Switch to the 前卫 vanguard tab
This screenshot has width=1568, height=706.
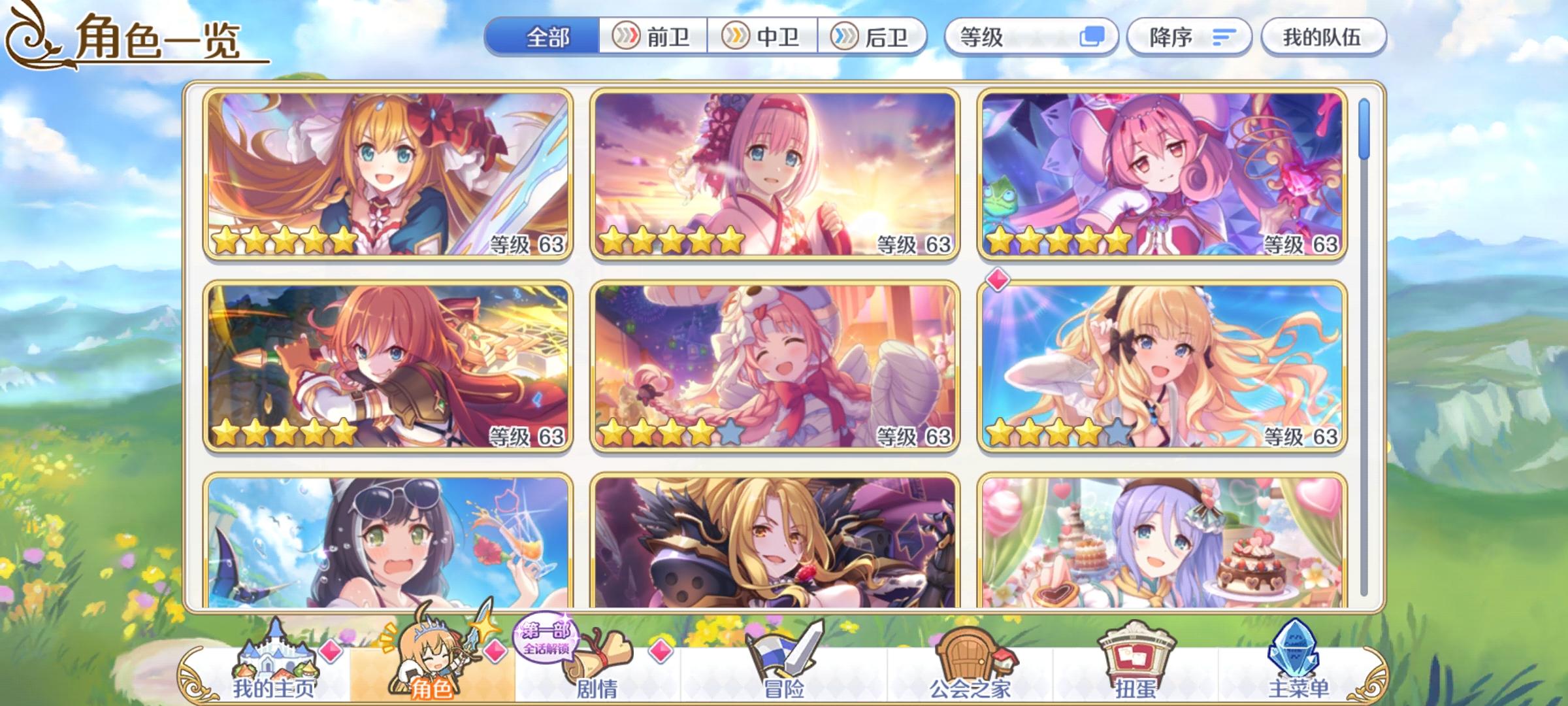tap(651, 37)
